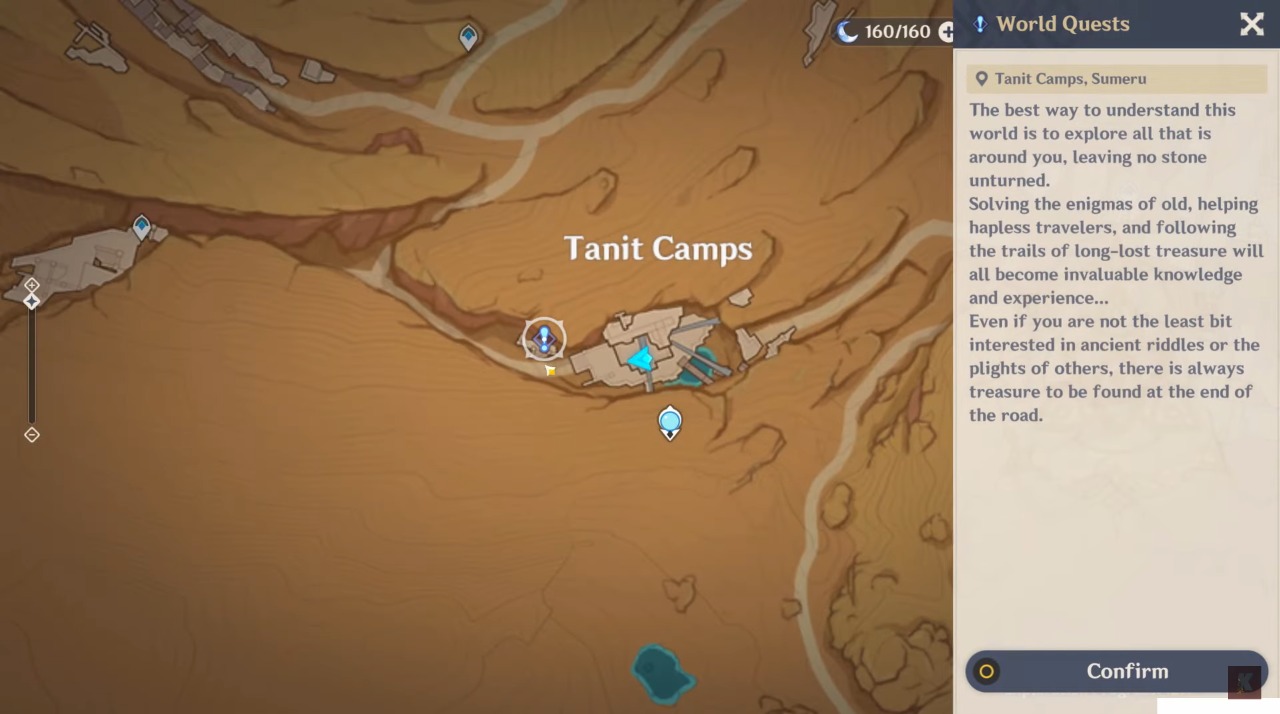Zoom out the map with minus button

32,434
